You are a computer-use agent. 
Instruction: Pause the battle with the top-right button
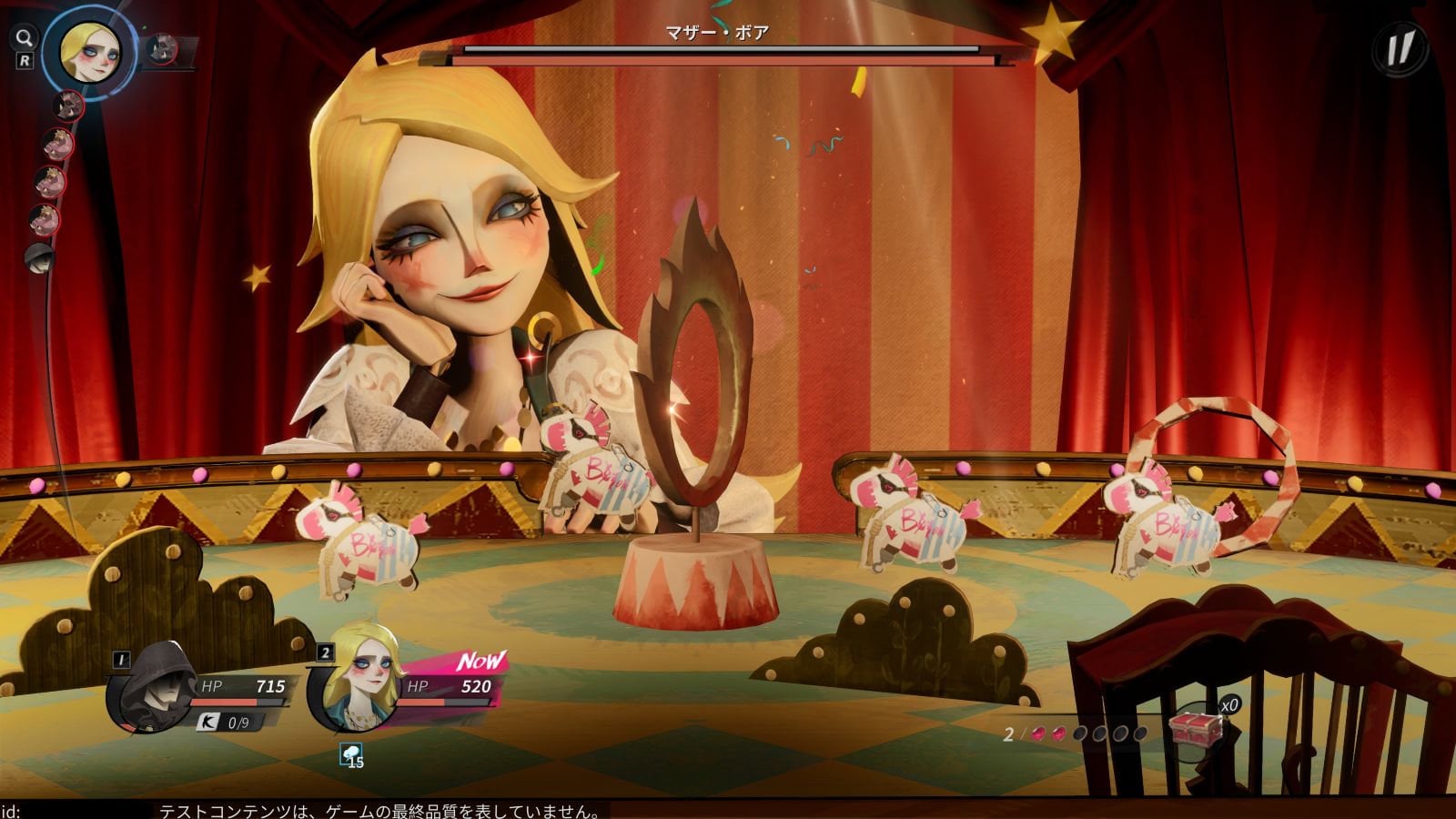pos(1400,48)
